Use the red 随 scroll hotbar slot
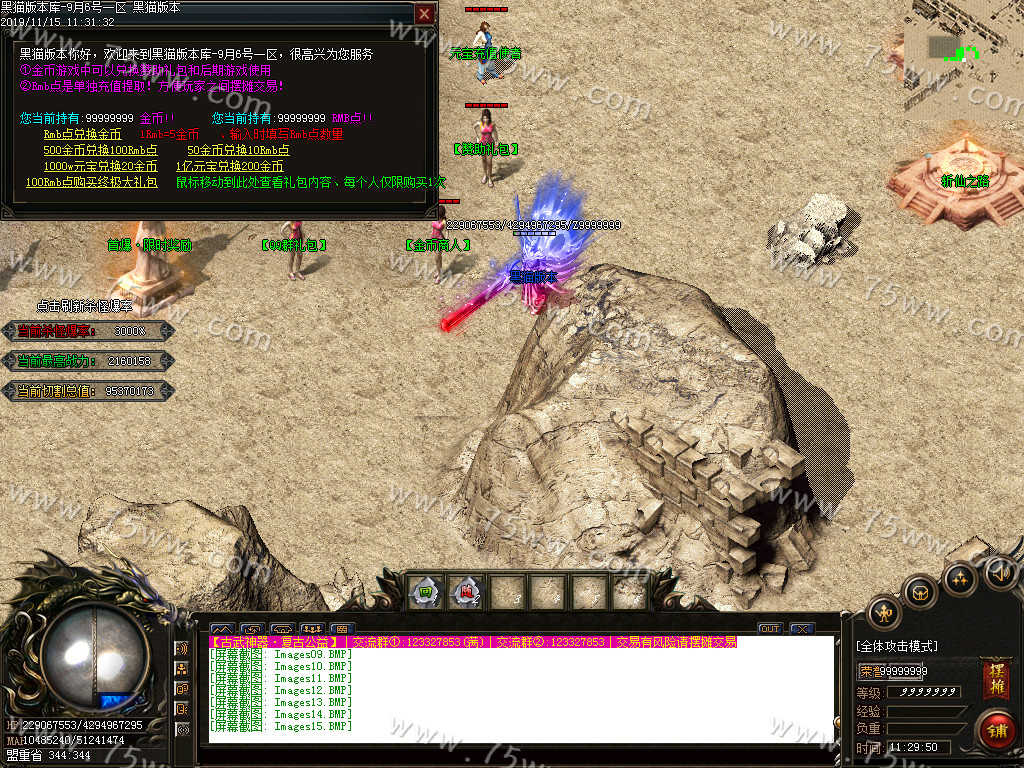This screenshot has width=1024, height=768. tap(465, 591)
